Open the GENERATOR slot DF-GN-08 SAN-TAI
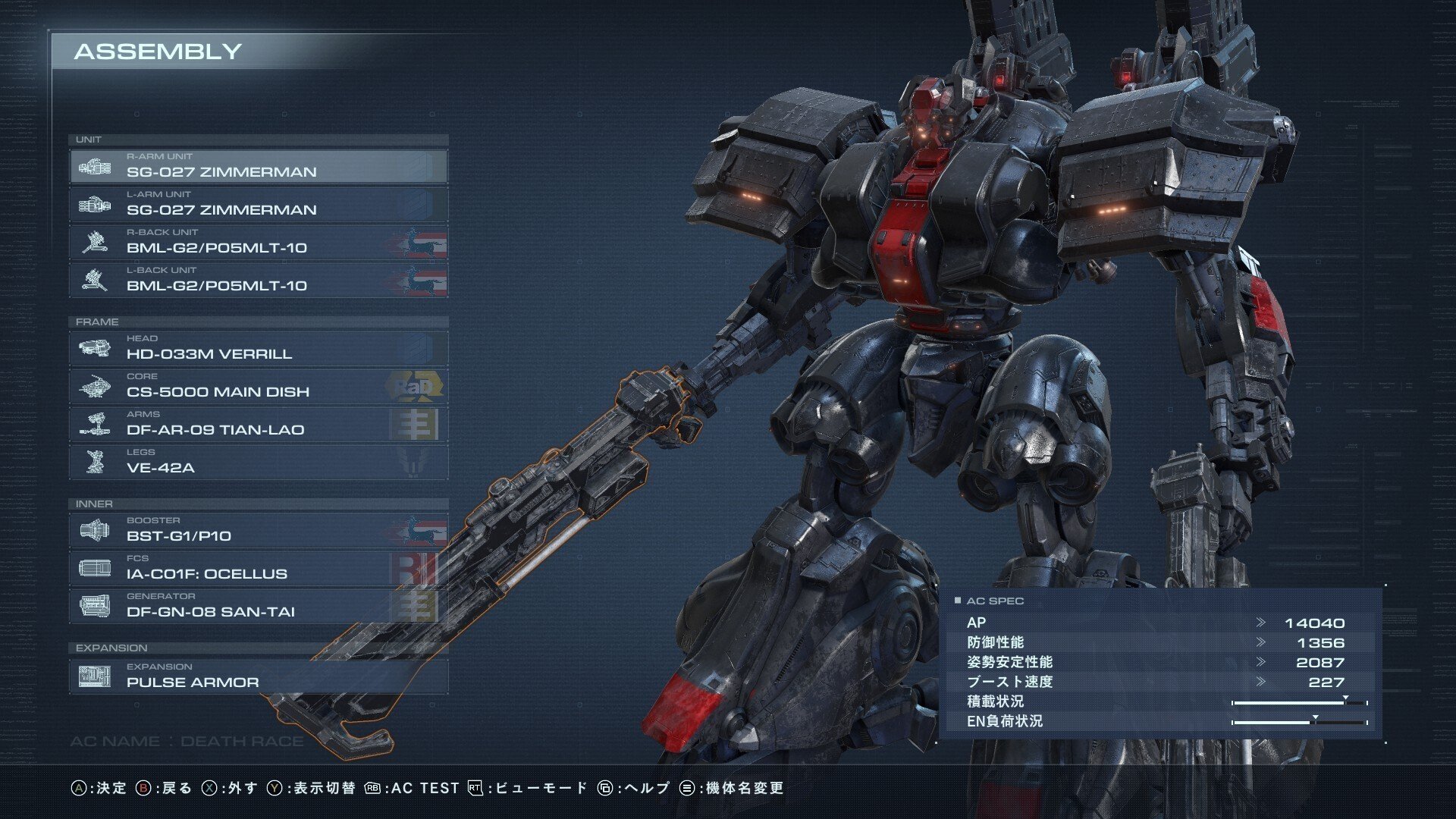This screenshot has height=819, width=1456. click(x=258, y=606)
